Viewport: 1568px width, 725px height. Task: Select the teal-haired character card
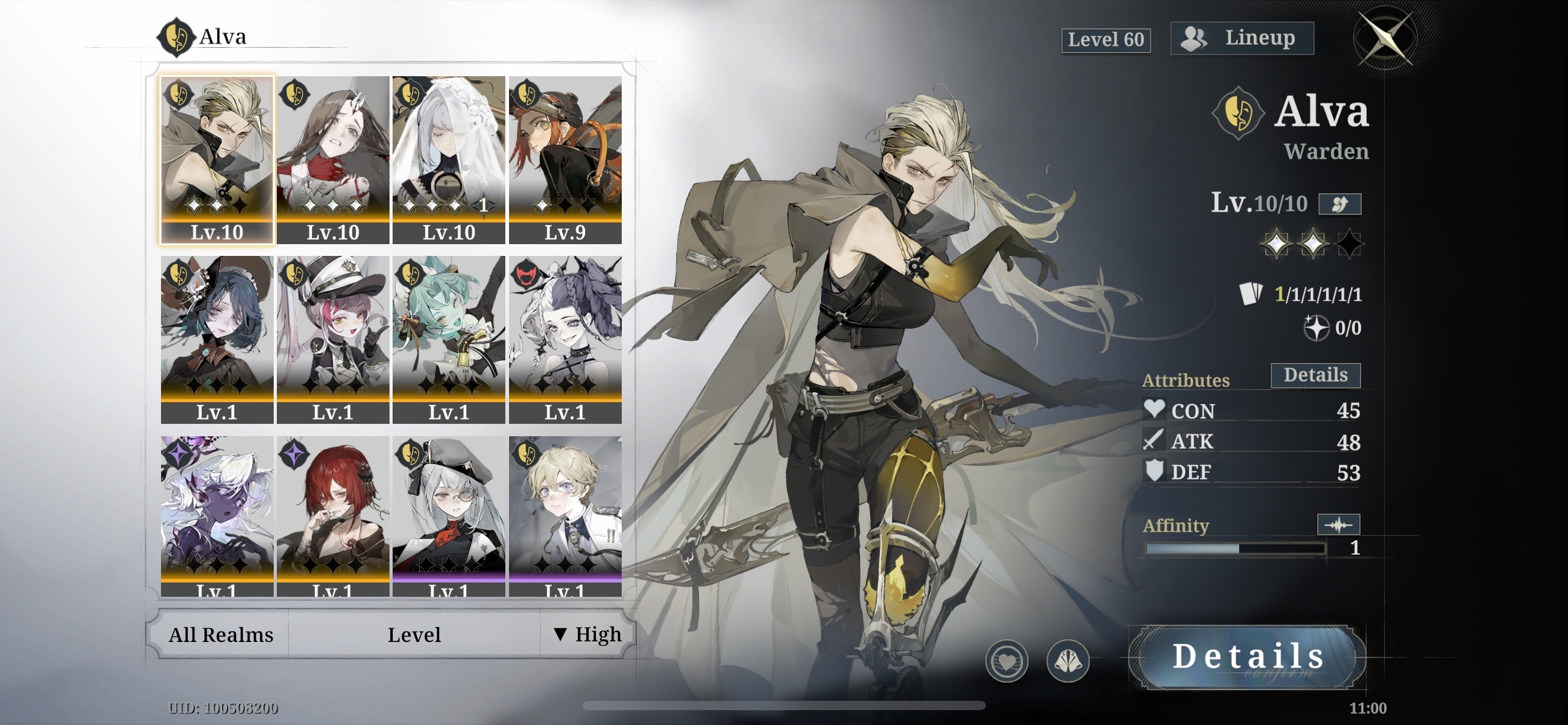click(448, 339)
